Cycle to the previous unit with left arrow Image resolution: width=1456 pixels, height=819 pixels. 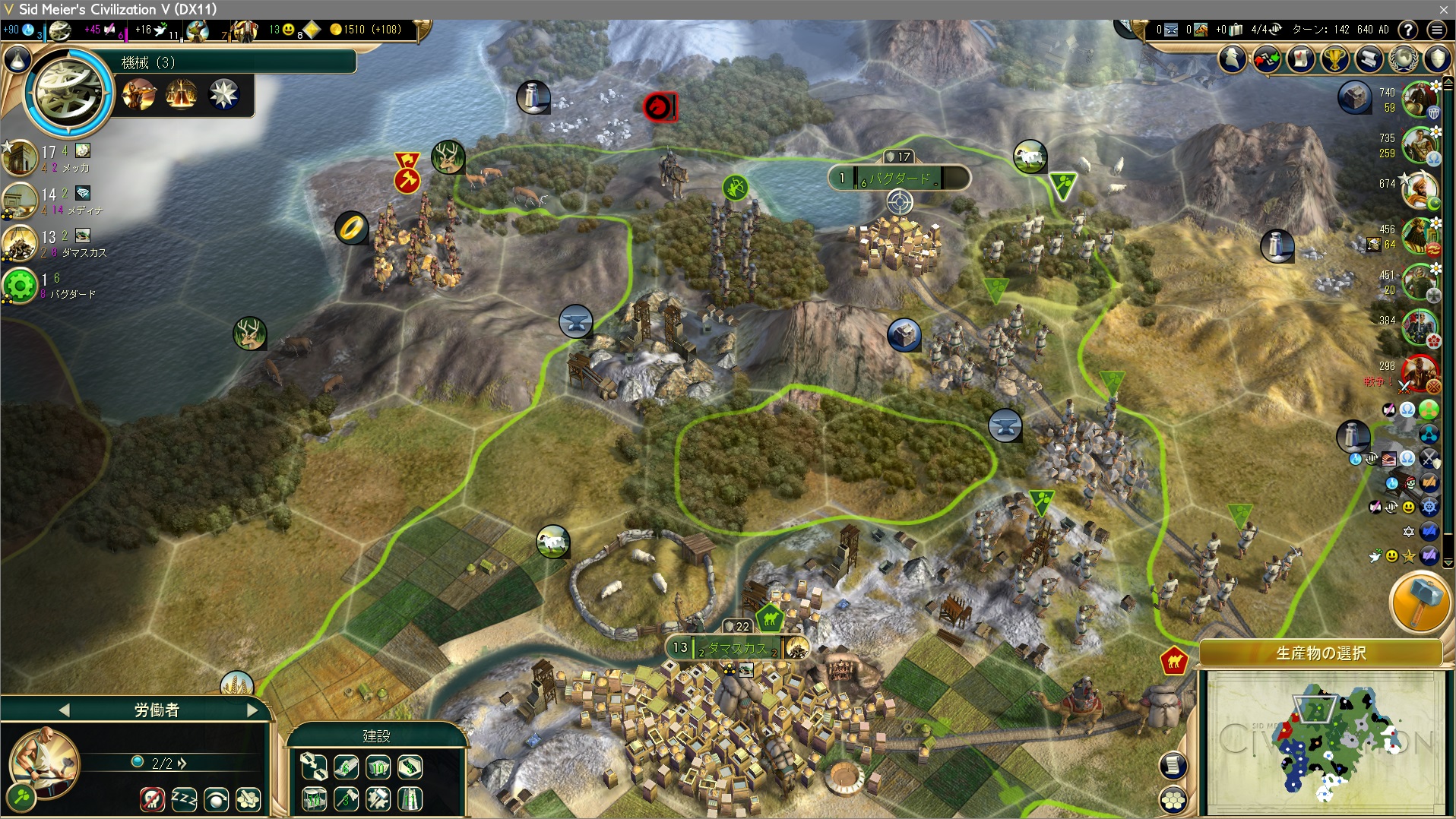click(64, 710)
